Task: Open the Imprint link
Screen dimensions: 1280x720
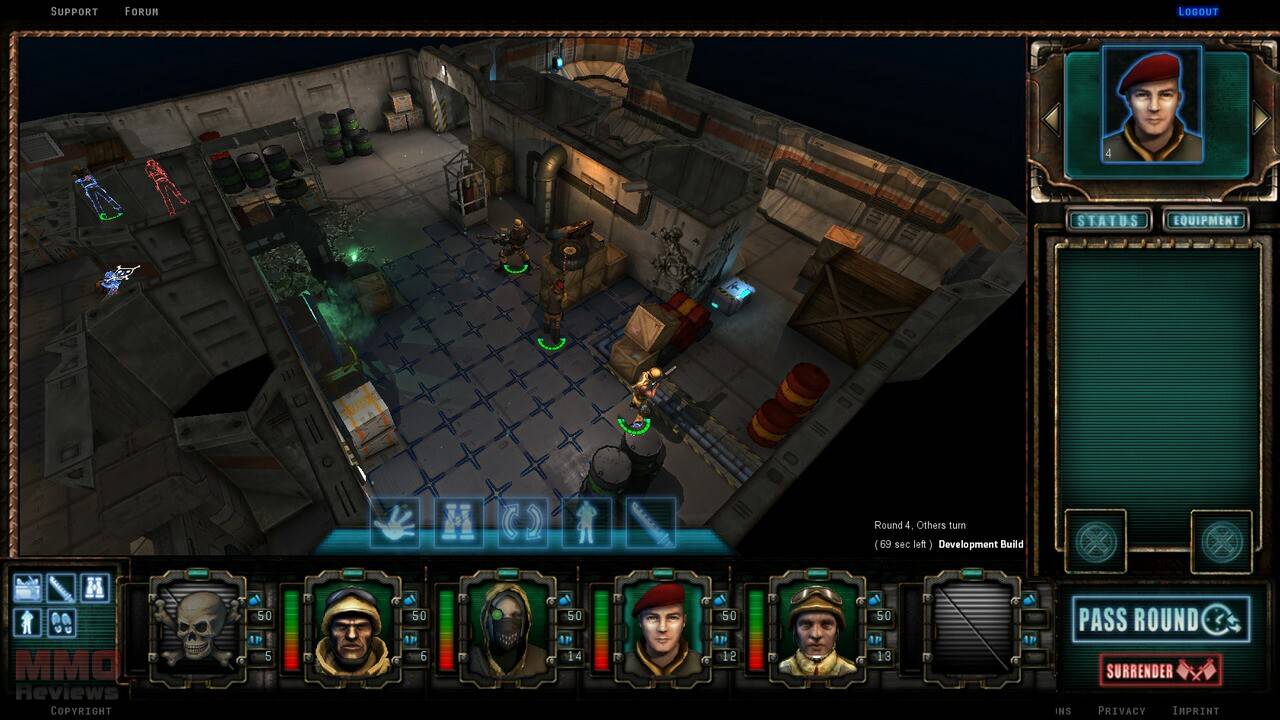Action: [x=1195, y=711]
